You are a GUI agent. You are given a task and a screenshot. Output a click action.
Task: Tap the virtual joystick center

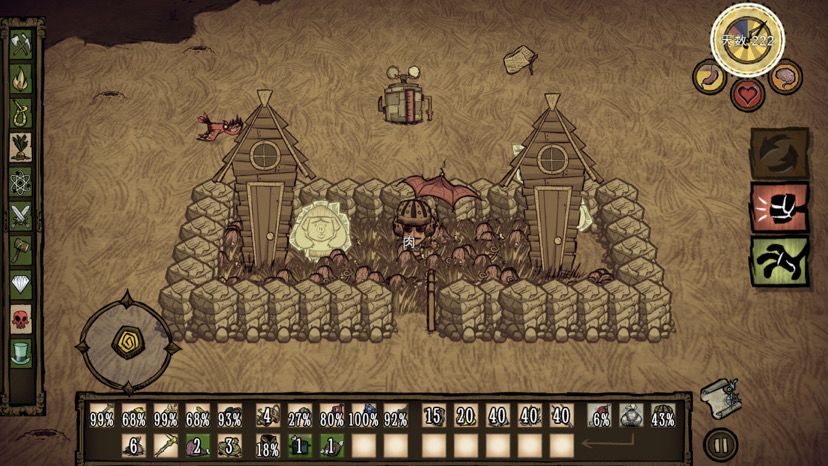click(129, 340)
